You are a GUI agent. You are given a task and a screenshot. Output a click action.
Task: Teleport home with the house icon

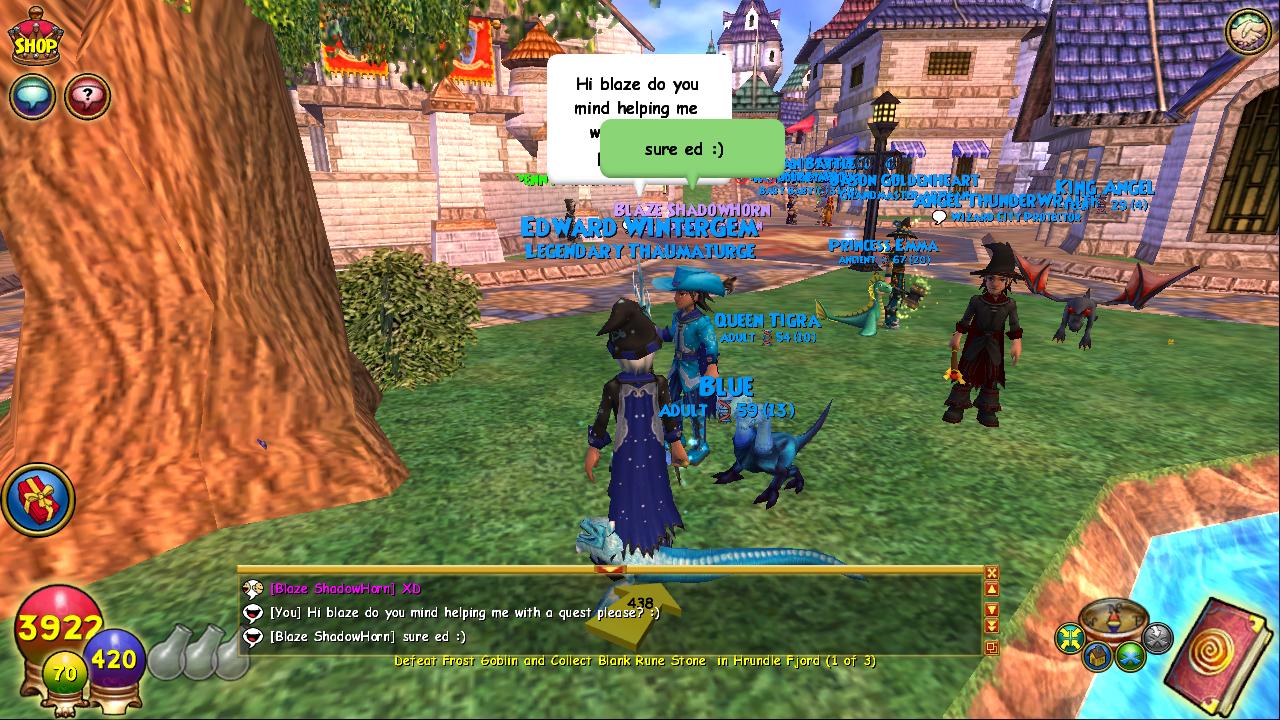tap(1098, 656)
